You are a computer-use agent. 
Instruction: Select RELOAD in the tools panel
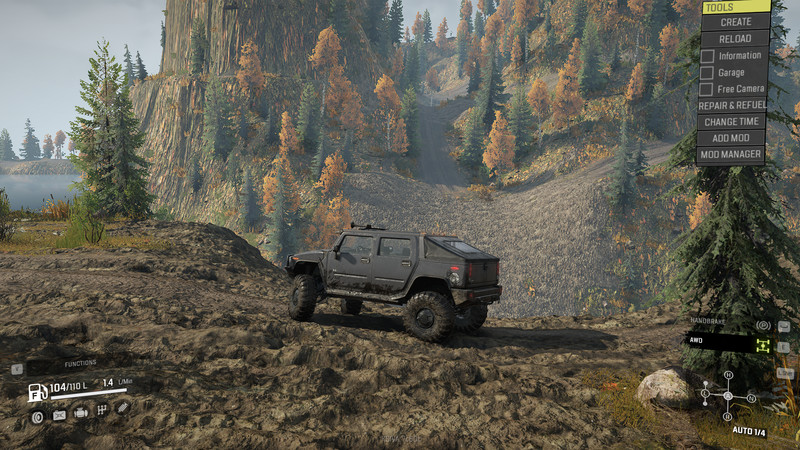click(736, 38)
